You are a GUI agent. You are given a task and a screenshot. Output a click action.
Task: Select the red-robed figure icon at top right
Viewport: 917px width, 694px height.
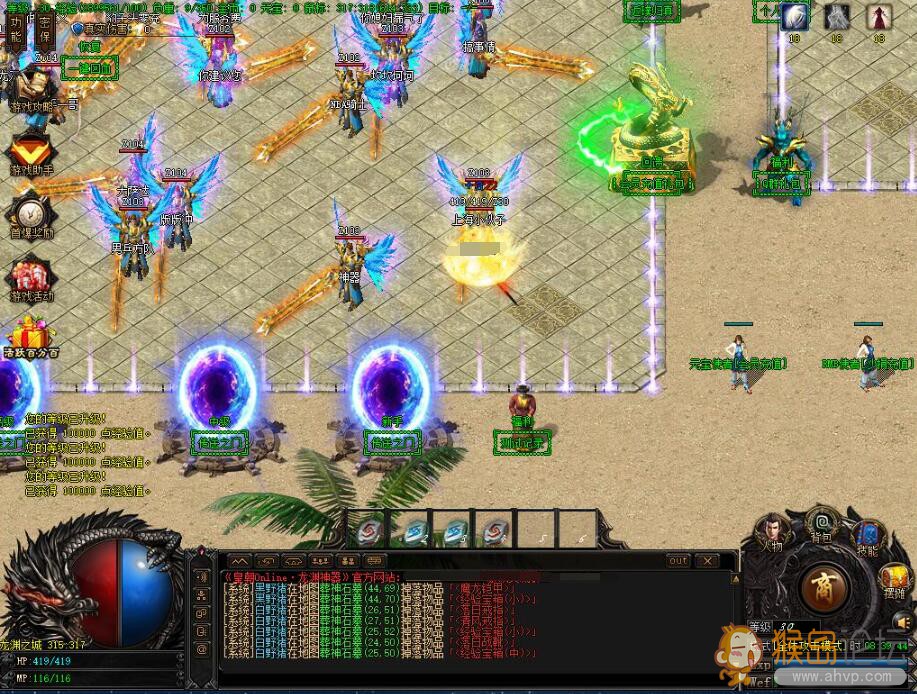[x=878, y=17]
